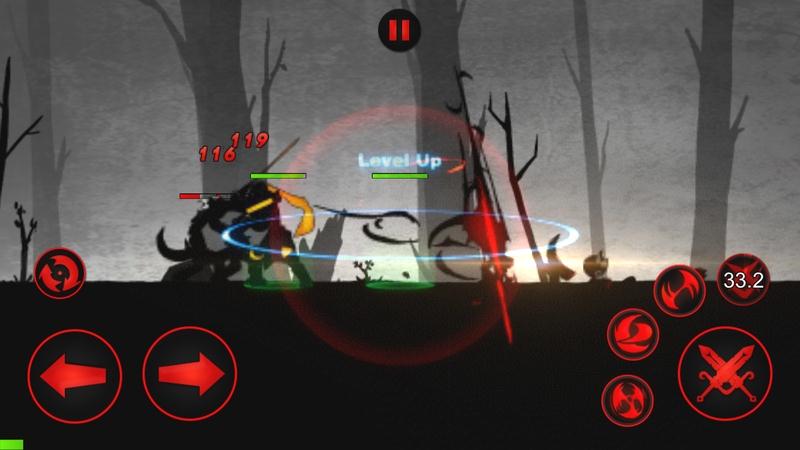Attack with the crossed swords button
Screen dimensions: 800x450
(x=724, y=374)
